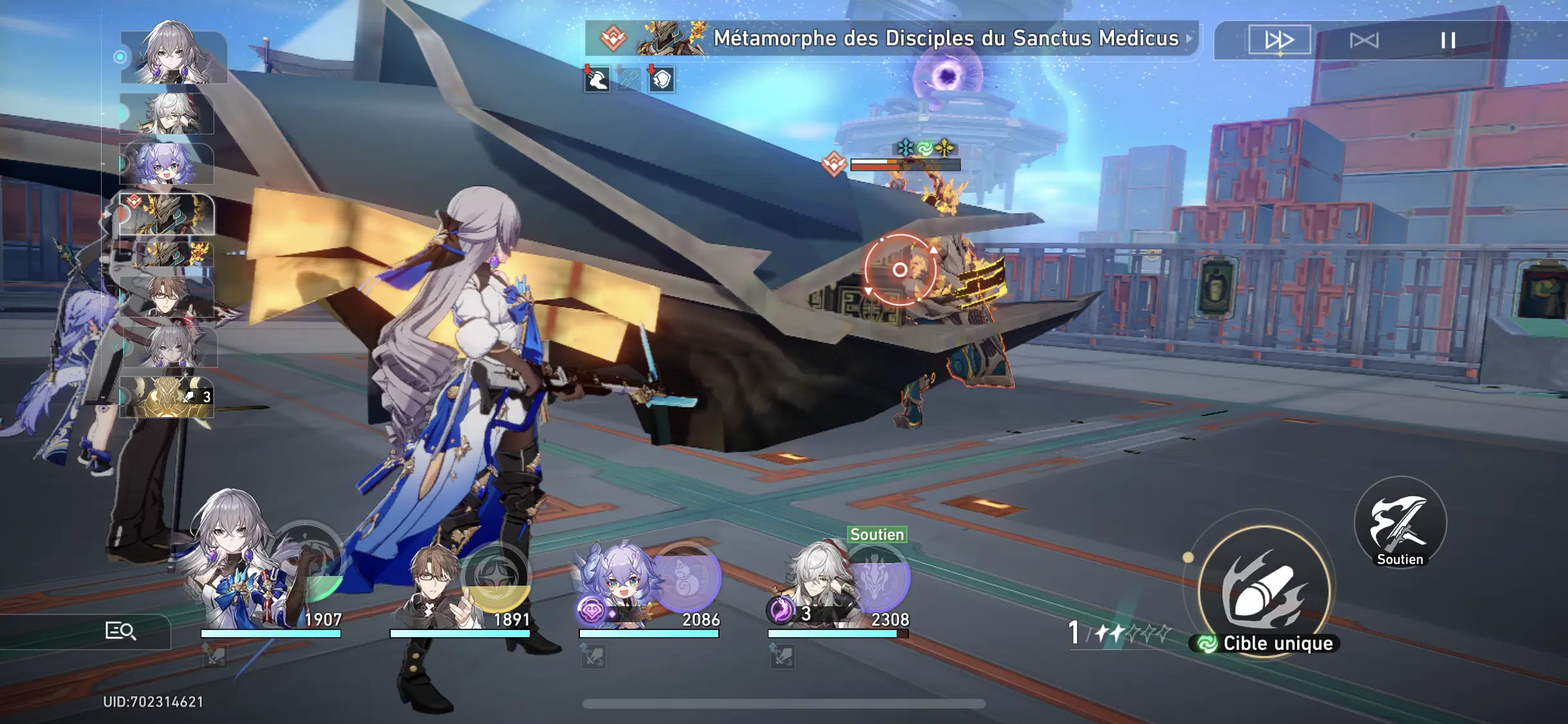Click the Soutien label above the fourth ally
Viewport: 1568px width, 724px height.
tap(876, 534)
